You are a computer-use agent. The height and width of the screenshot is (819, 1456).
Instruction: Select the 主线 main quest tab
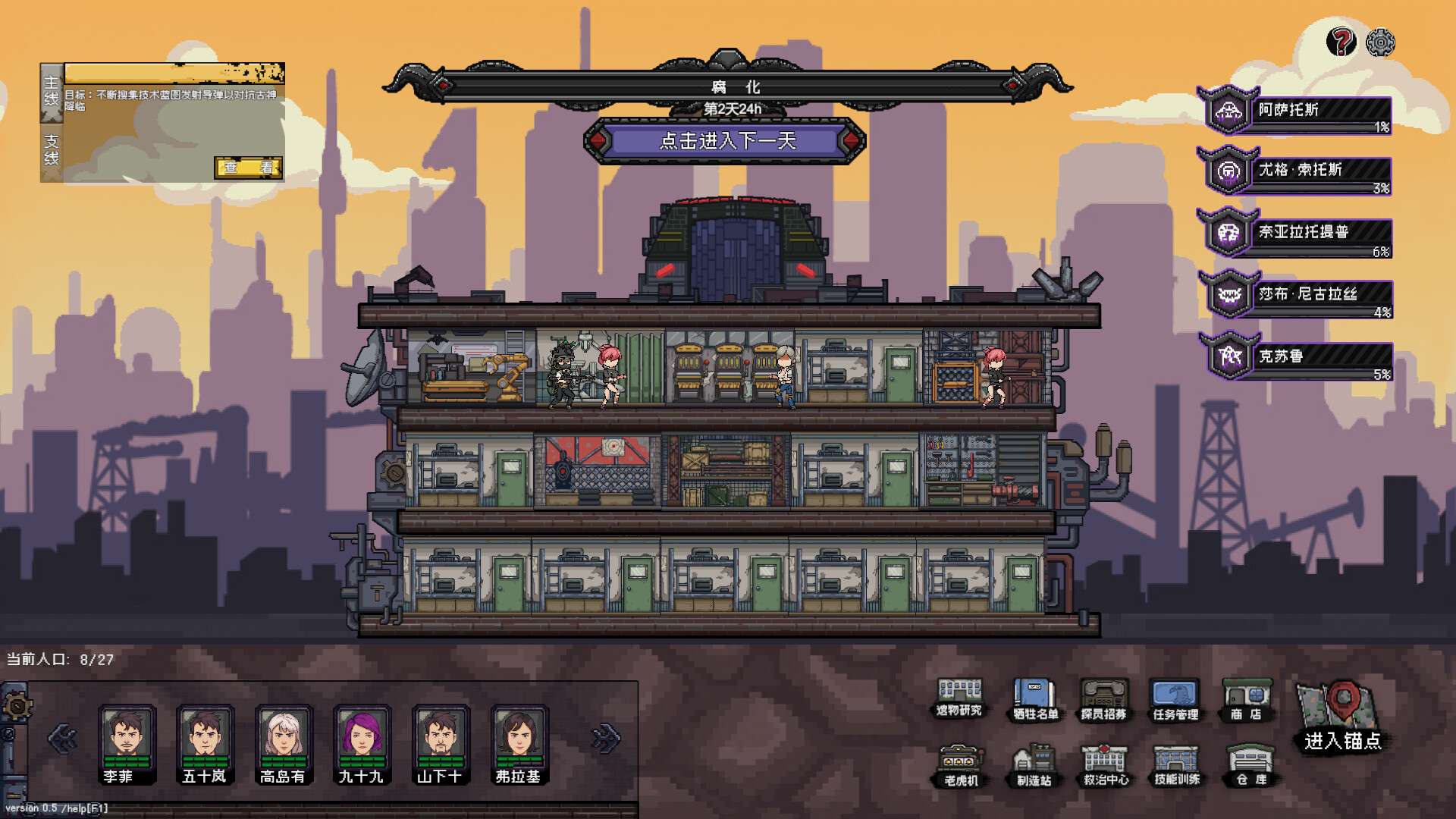(x=51, y=93)
